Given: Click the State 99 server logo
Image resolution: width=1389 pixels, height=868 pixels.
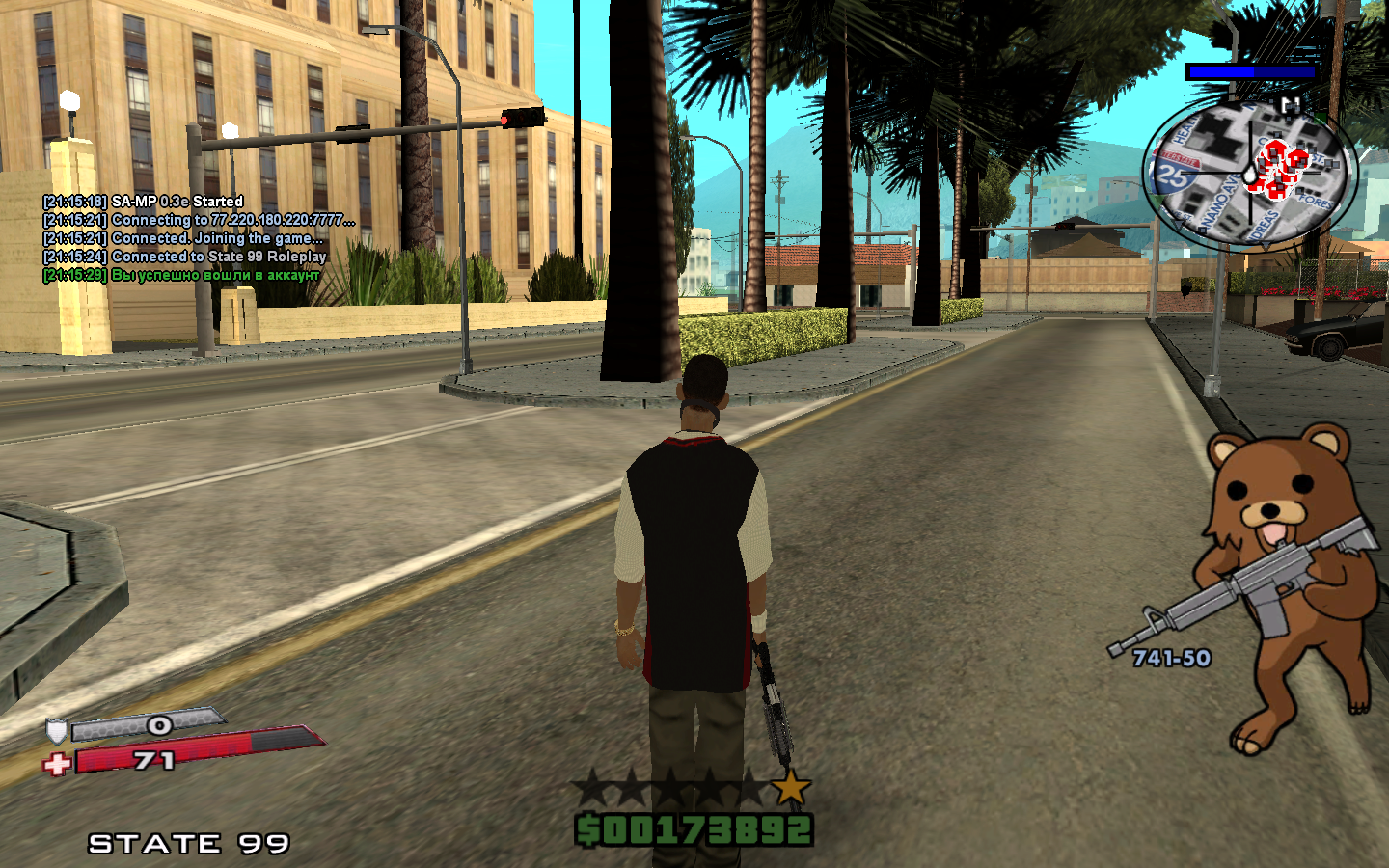Looking at the screenshot, I should point(189,844).
